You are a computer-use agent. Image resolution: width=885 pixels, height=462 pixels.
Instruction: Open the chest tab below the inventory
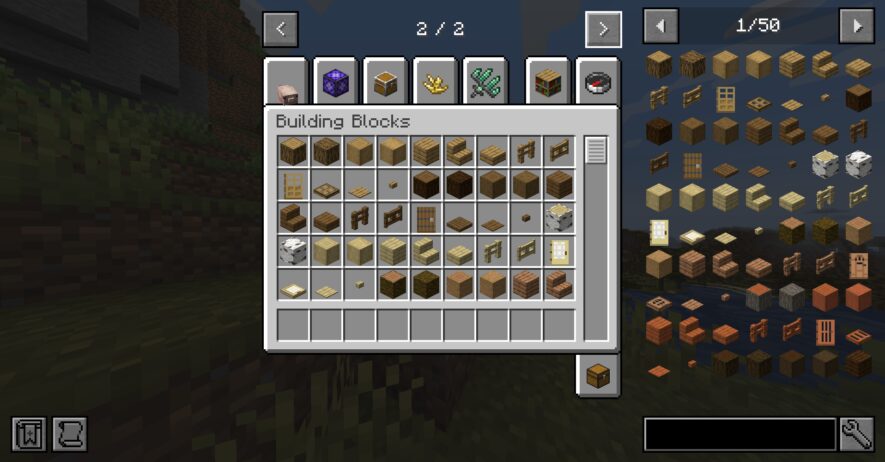click(x=597, y=374)
